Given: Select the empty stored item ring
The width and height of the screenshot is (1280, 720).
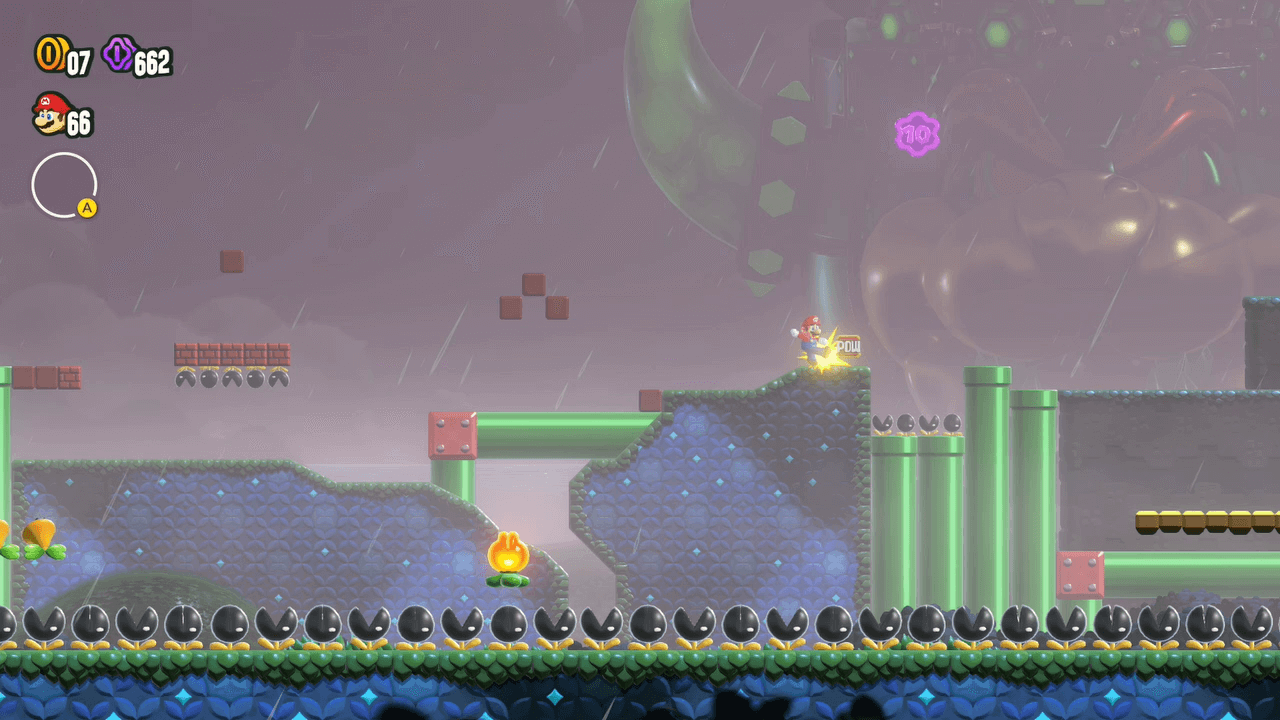Looking at the screenshot, I should [64, 185].
